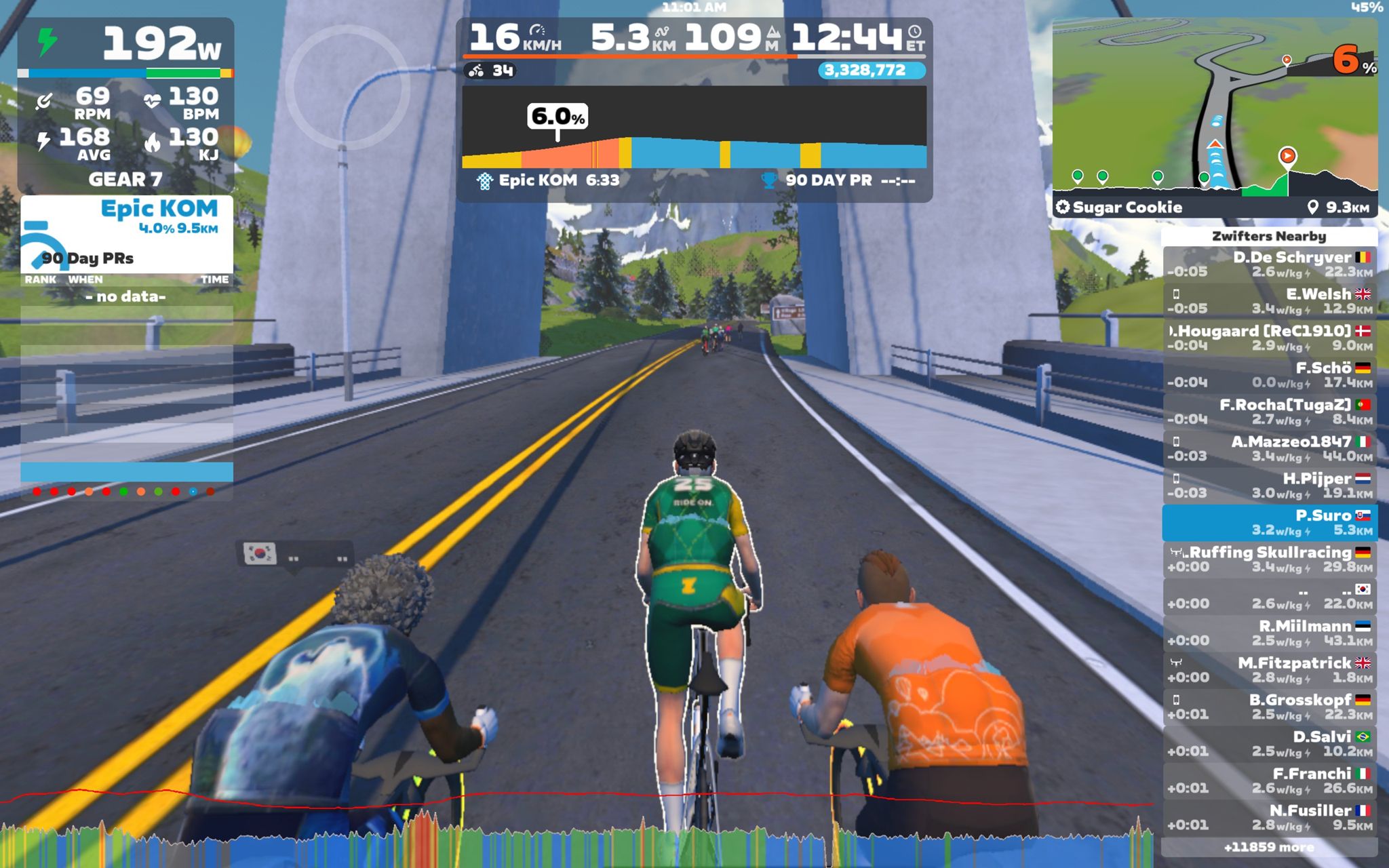Select B.Grosskopf in the rider list

click(x=1269, y=707)
